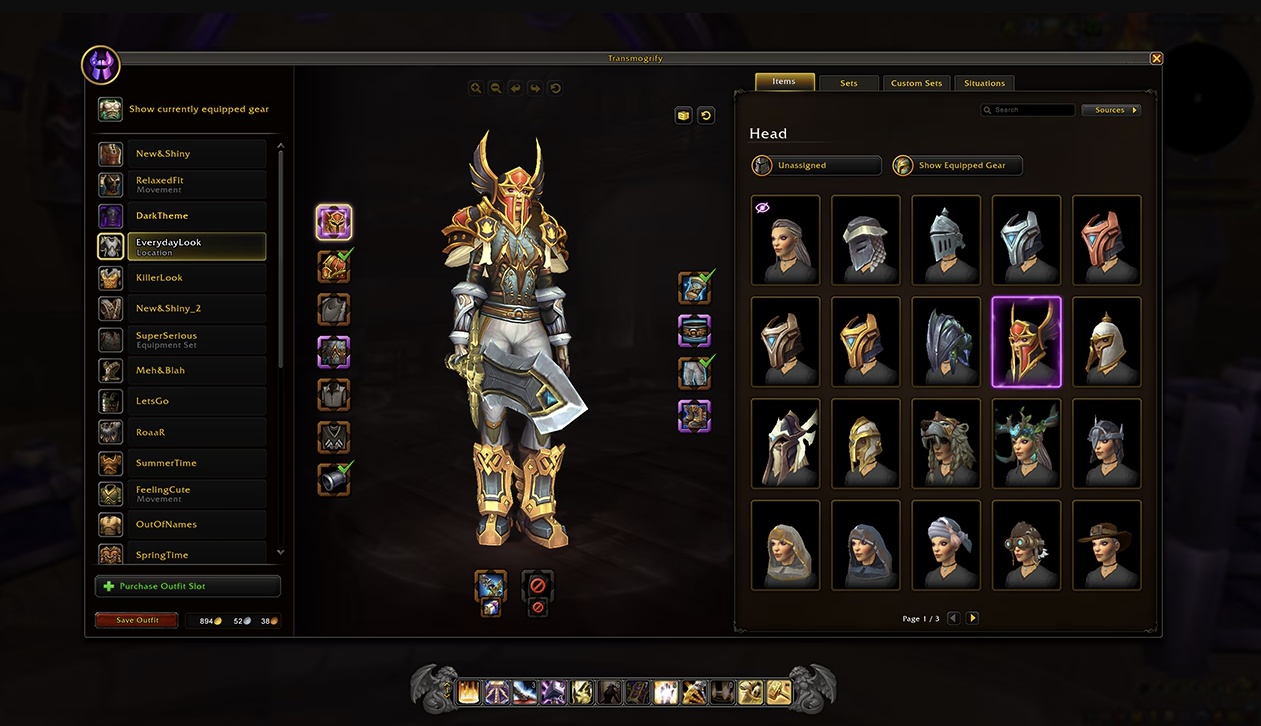This screenshot has height=726, width=1261.
Task: Click Purchase Outfit Slot
Action: (x=188, y=586)
